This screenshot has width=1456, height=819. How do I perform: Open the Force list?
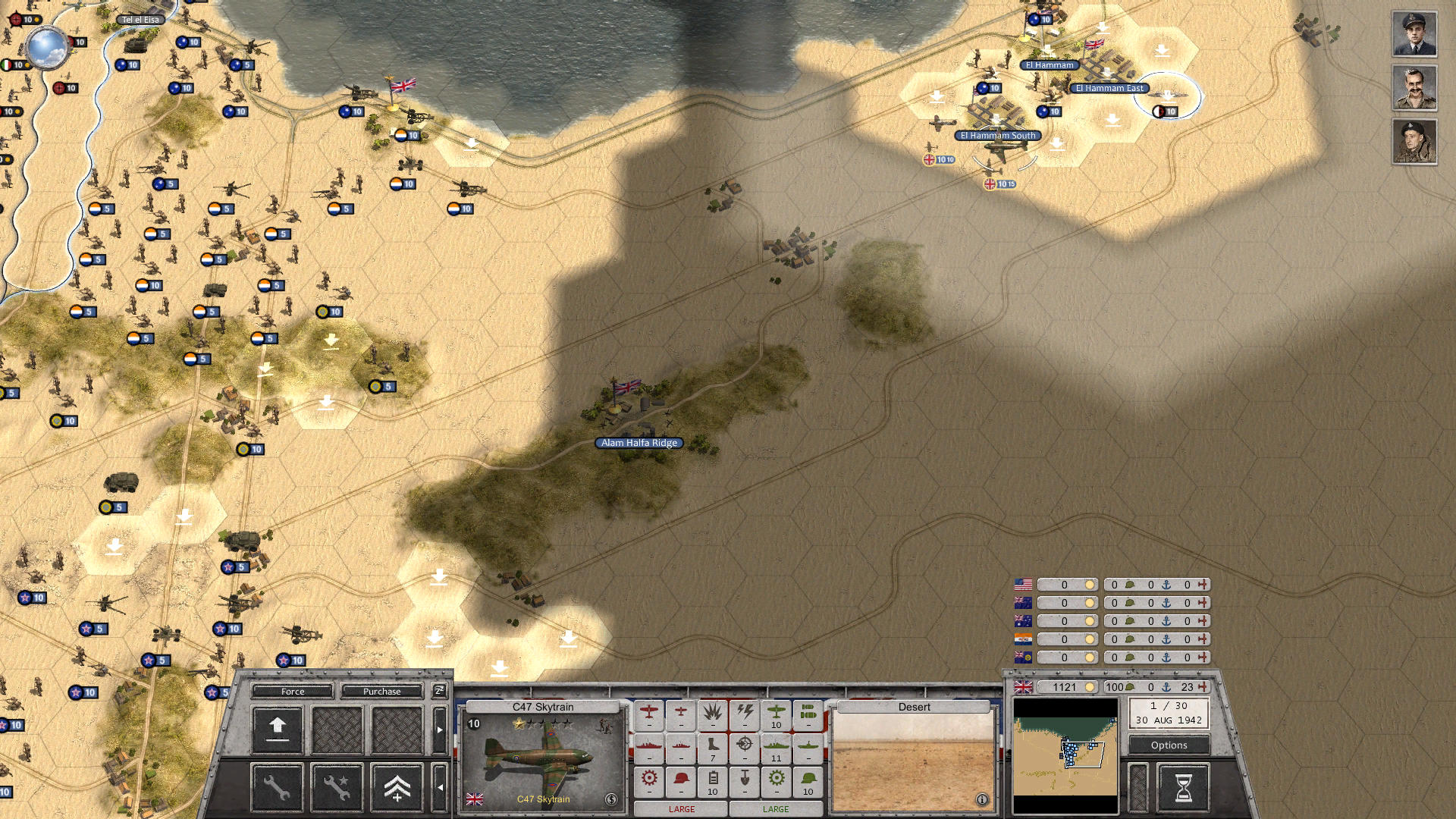(292, 691)
